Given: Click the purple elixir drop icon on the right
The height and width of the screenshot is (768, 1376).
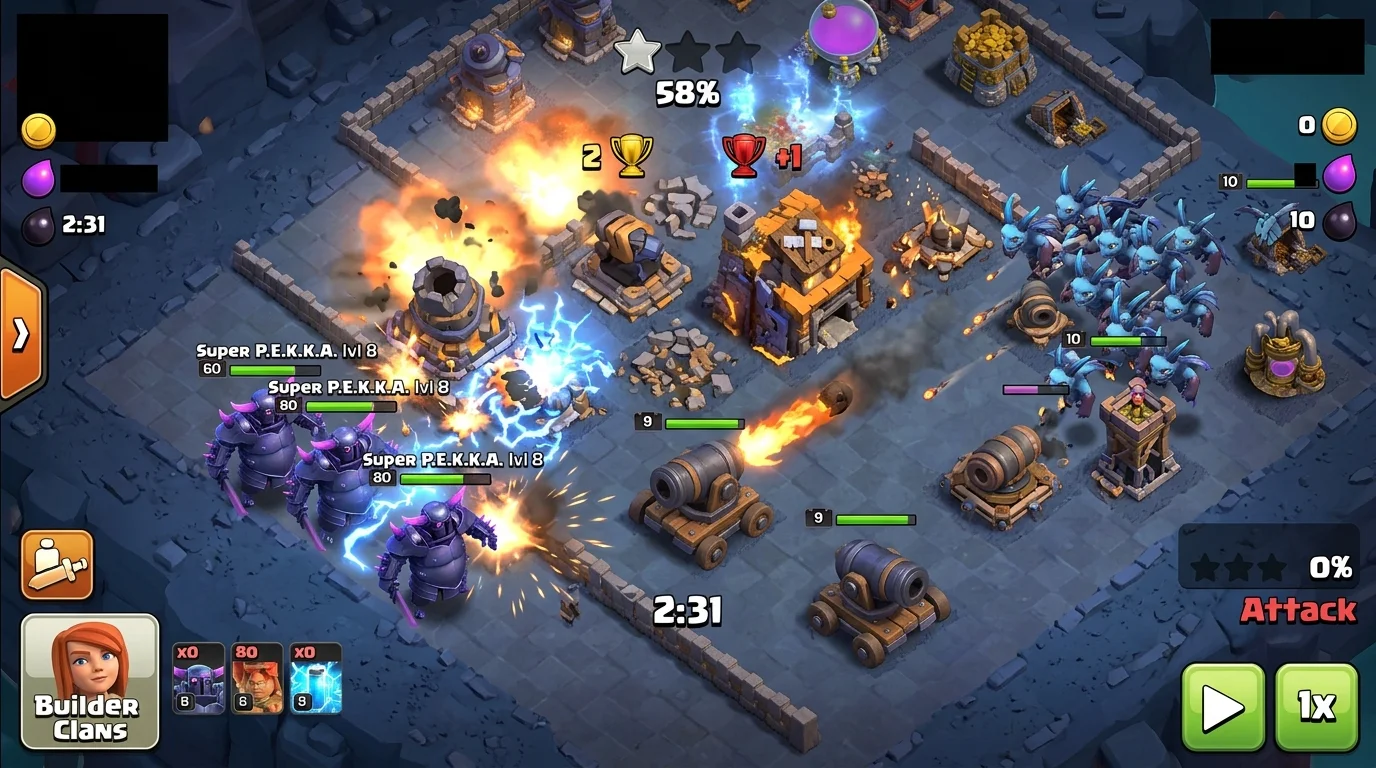Looking at the screenshot, I should click(x=1338, y=172).
